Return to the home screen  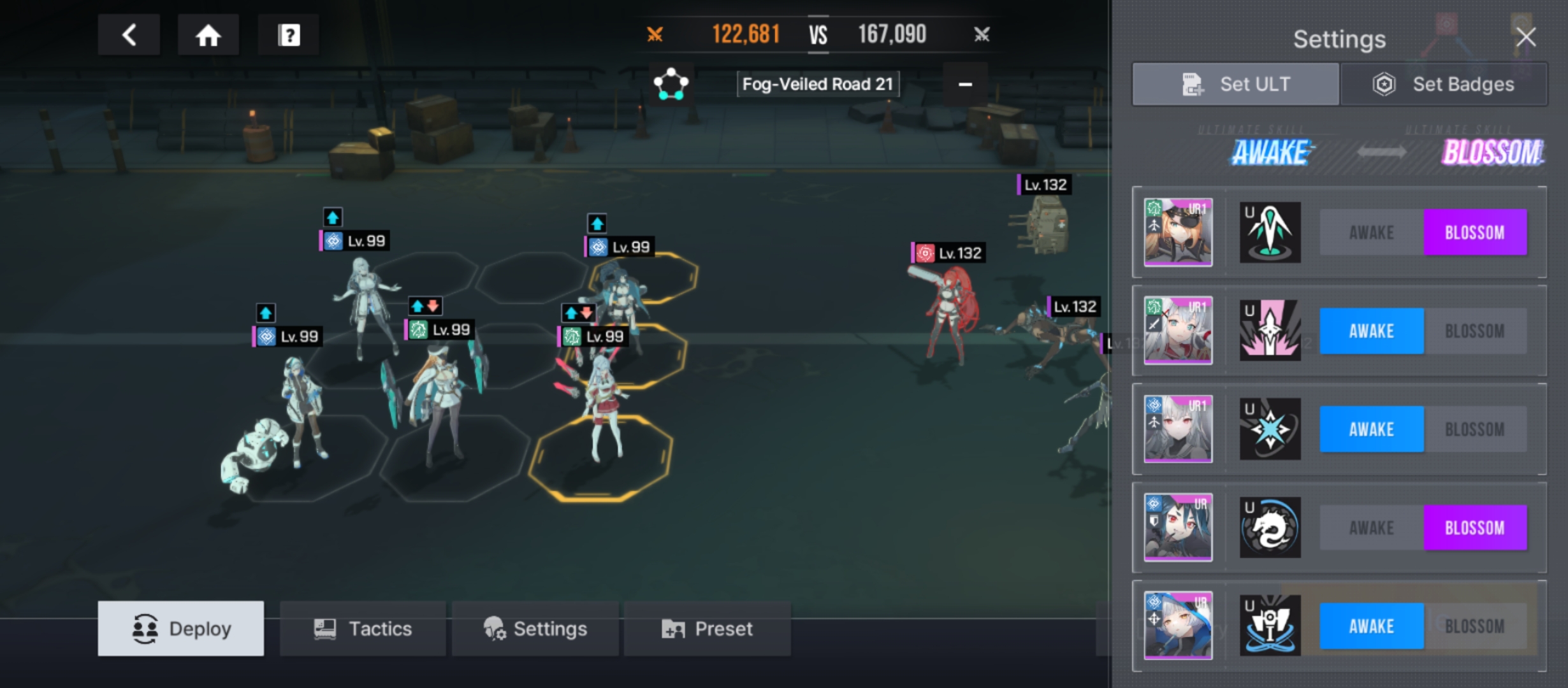pos(208,35)
